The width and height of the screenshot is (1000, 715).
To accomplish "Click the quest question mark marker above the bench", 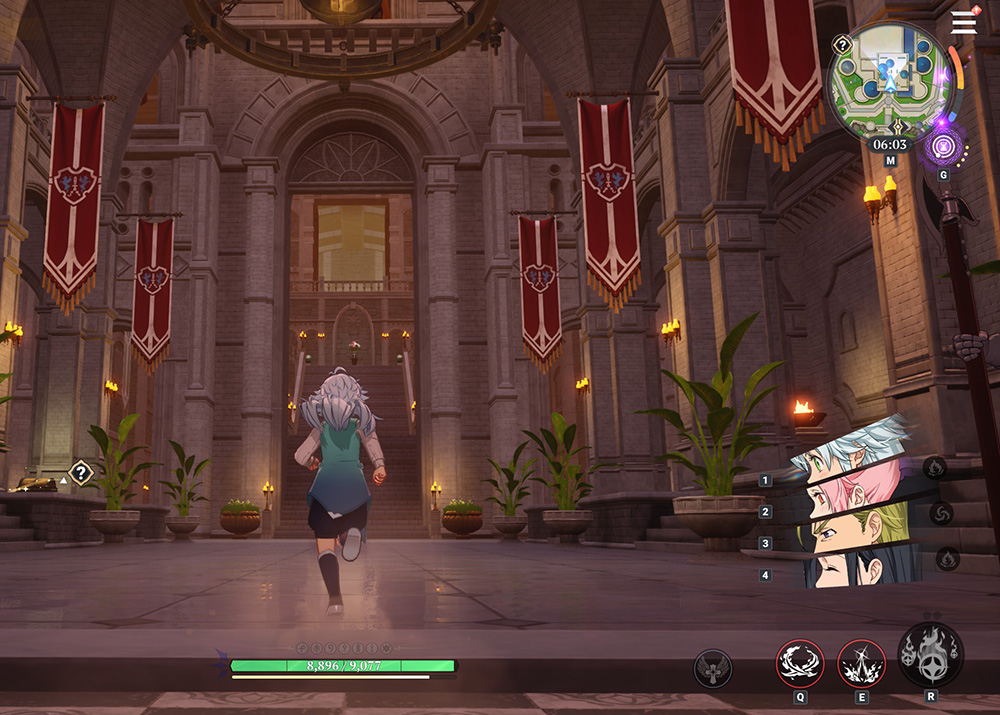I will [80, 472].
